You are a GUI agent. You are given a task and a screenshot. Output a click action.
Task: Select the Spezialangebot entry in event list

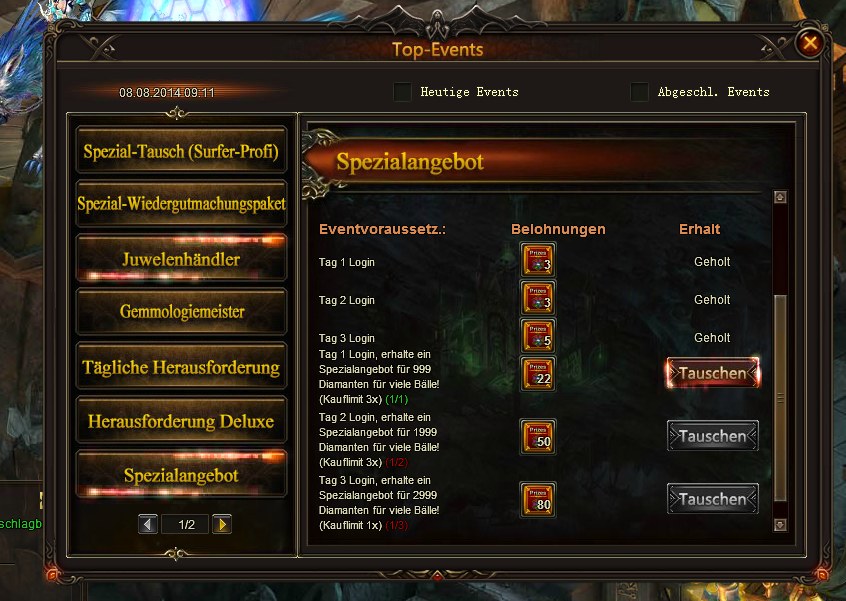(181, 475)
